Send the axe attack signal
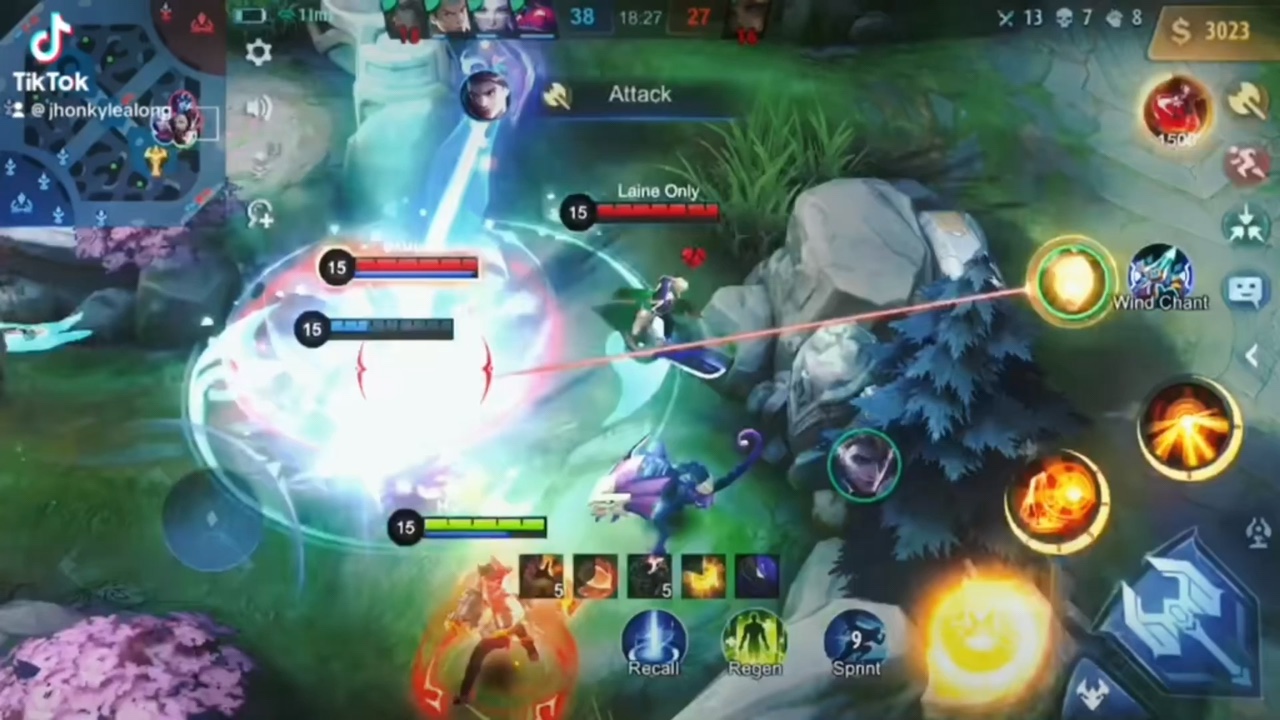The image size is (1280, 720). coord(1246,100)
